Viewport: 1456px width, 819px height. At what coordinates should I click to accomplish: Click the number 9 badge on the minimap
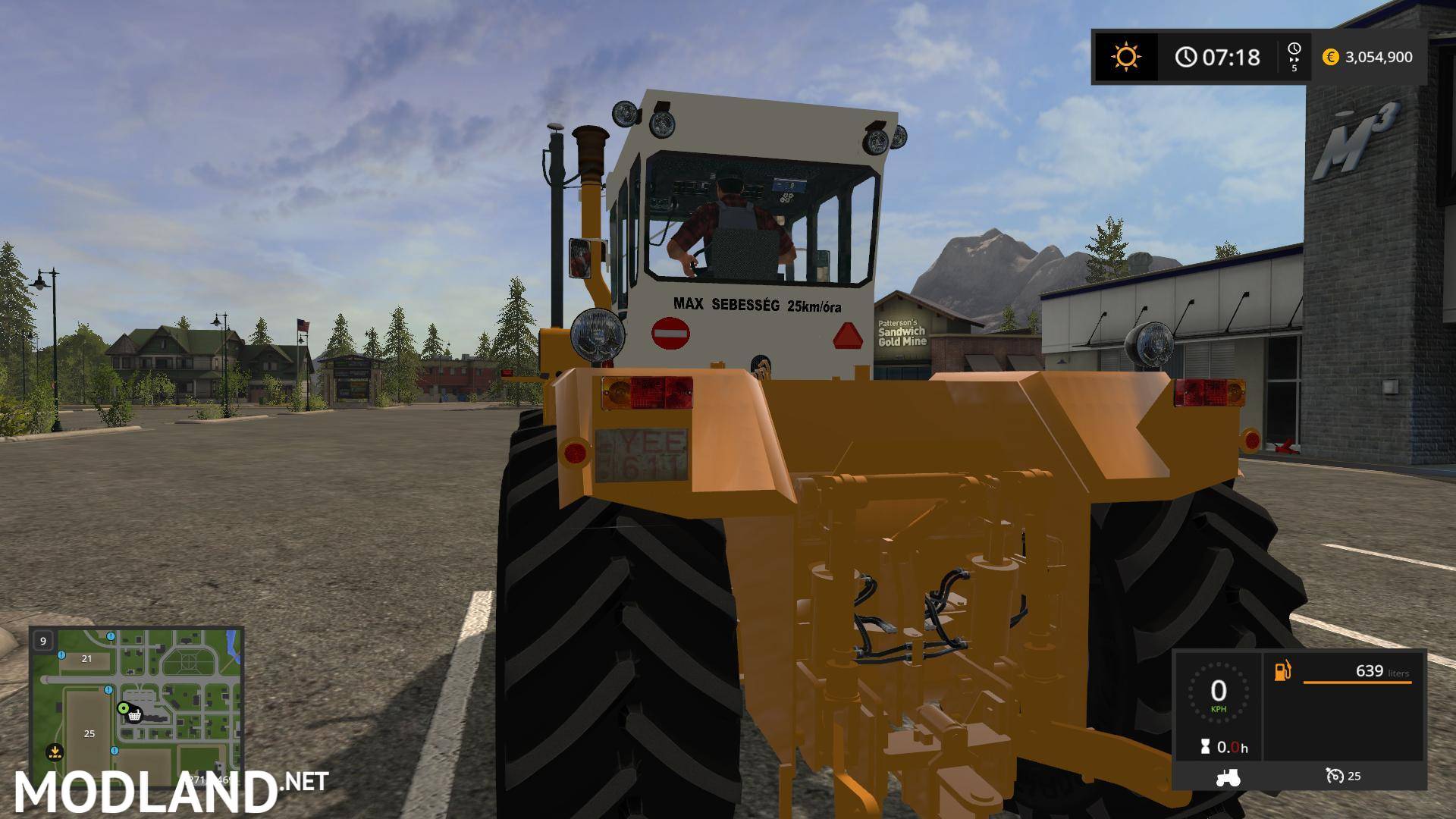click(43, 642)
